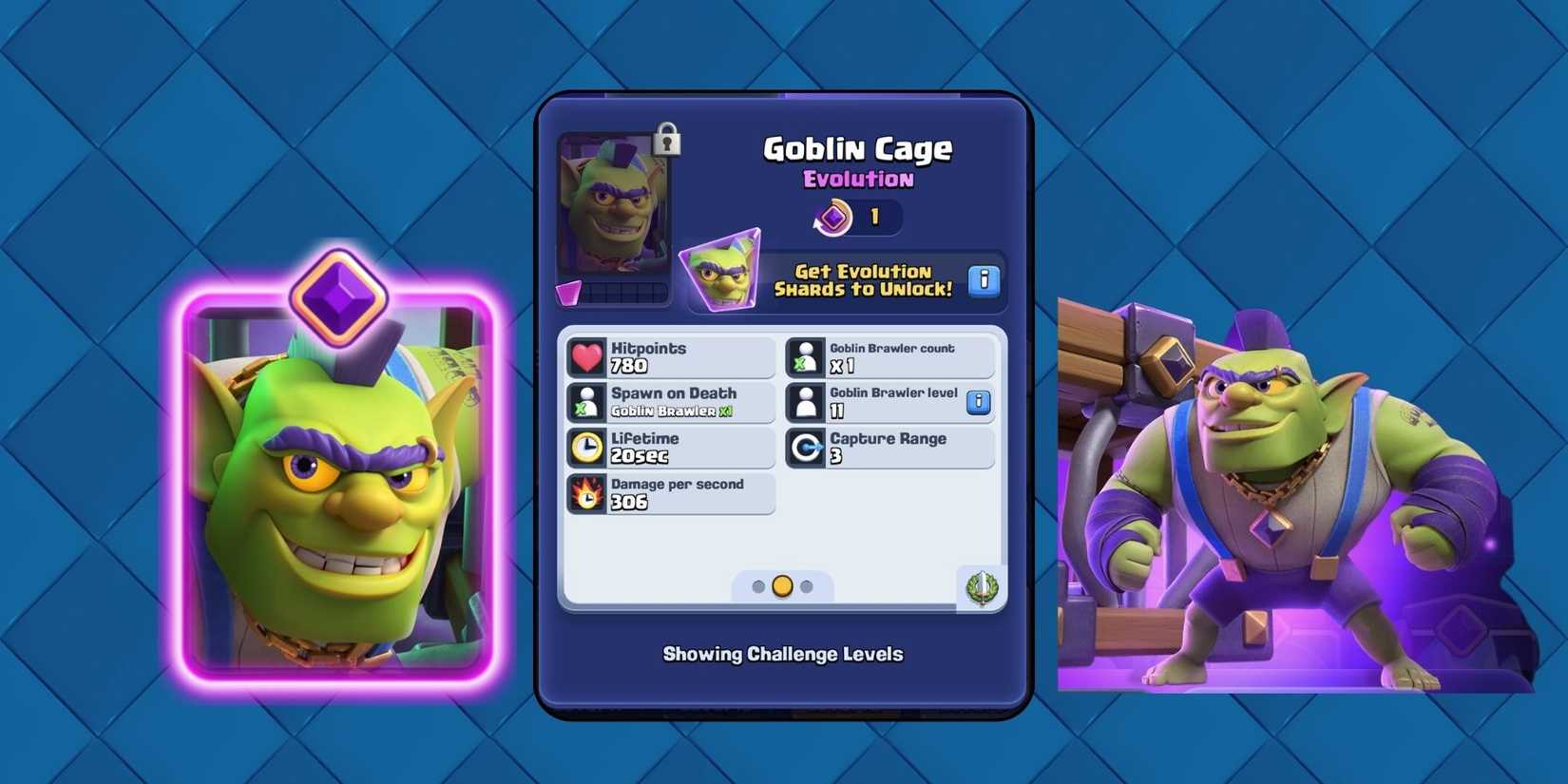Click the Goblin Brawler count icon

click(807, 356)
